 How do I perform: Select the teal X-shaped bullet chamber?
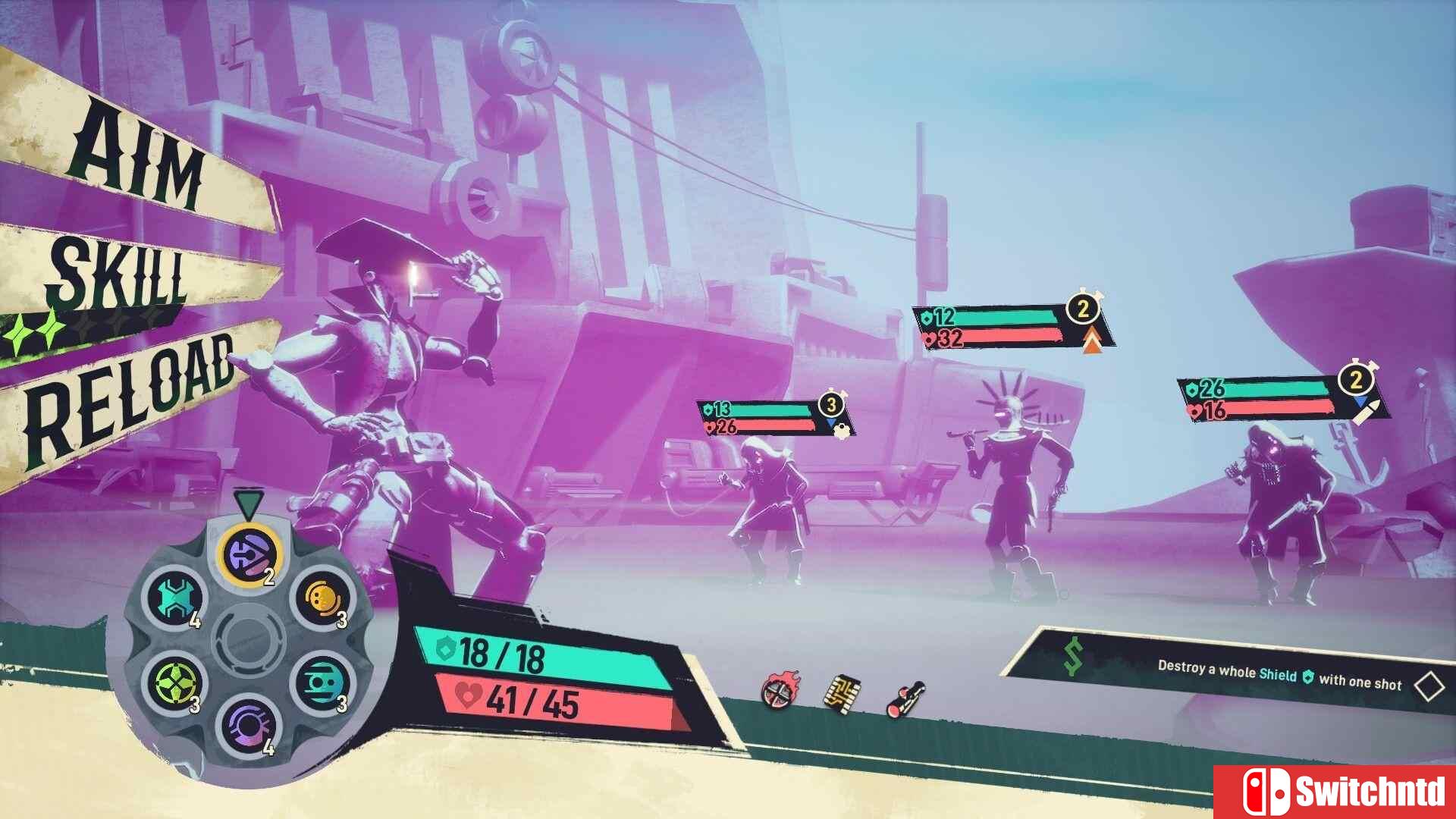176,599
